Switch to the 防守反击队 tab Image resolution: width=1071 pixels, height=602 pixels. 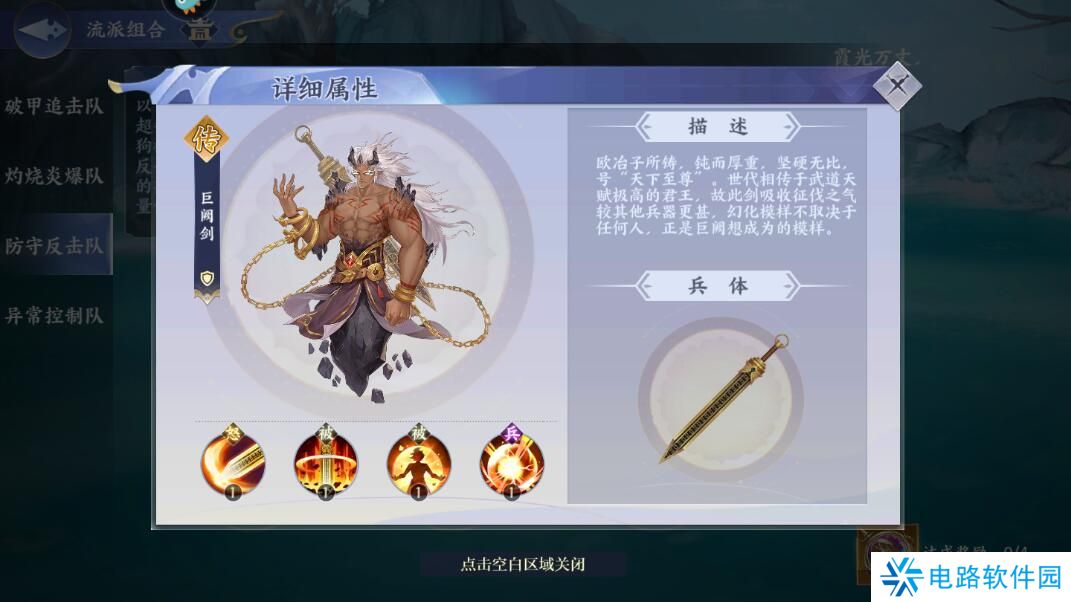pyautogui.click(x=55, y=245)
